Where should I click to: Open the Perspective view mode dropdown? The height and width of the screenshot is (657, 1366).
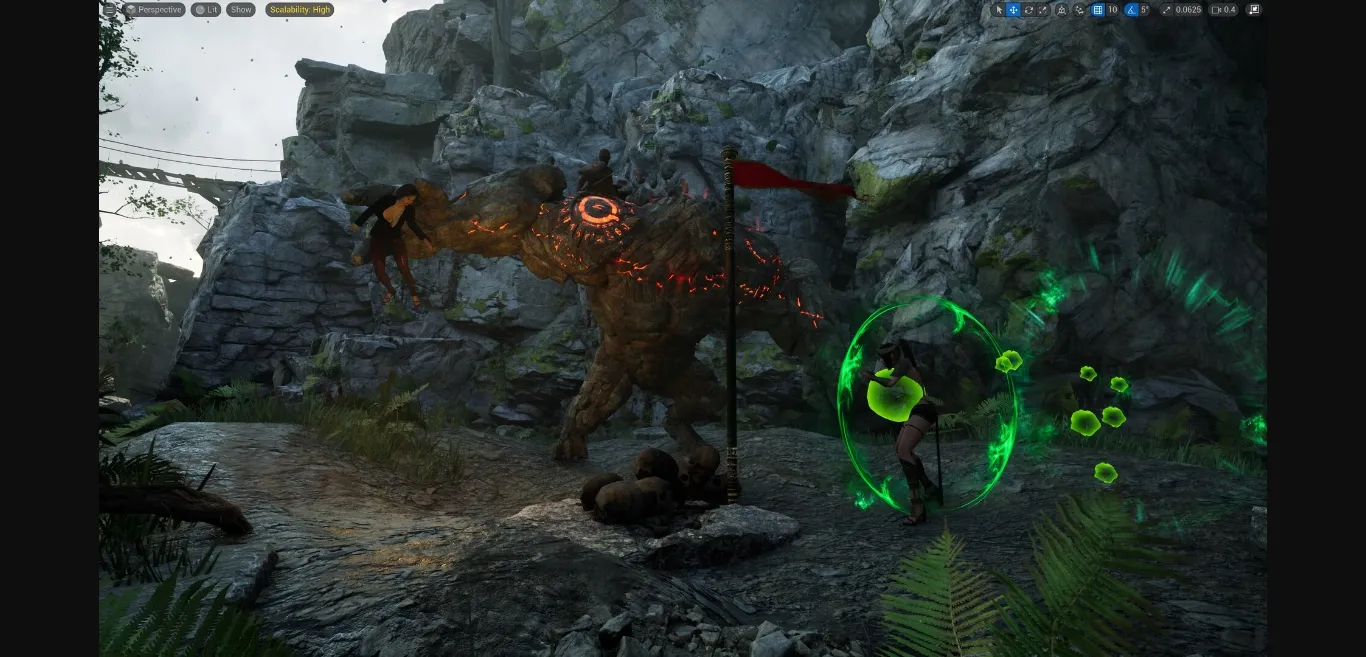pyautogui.click(x=154, y=10)
